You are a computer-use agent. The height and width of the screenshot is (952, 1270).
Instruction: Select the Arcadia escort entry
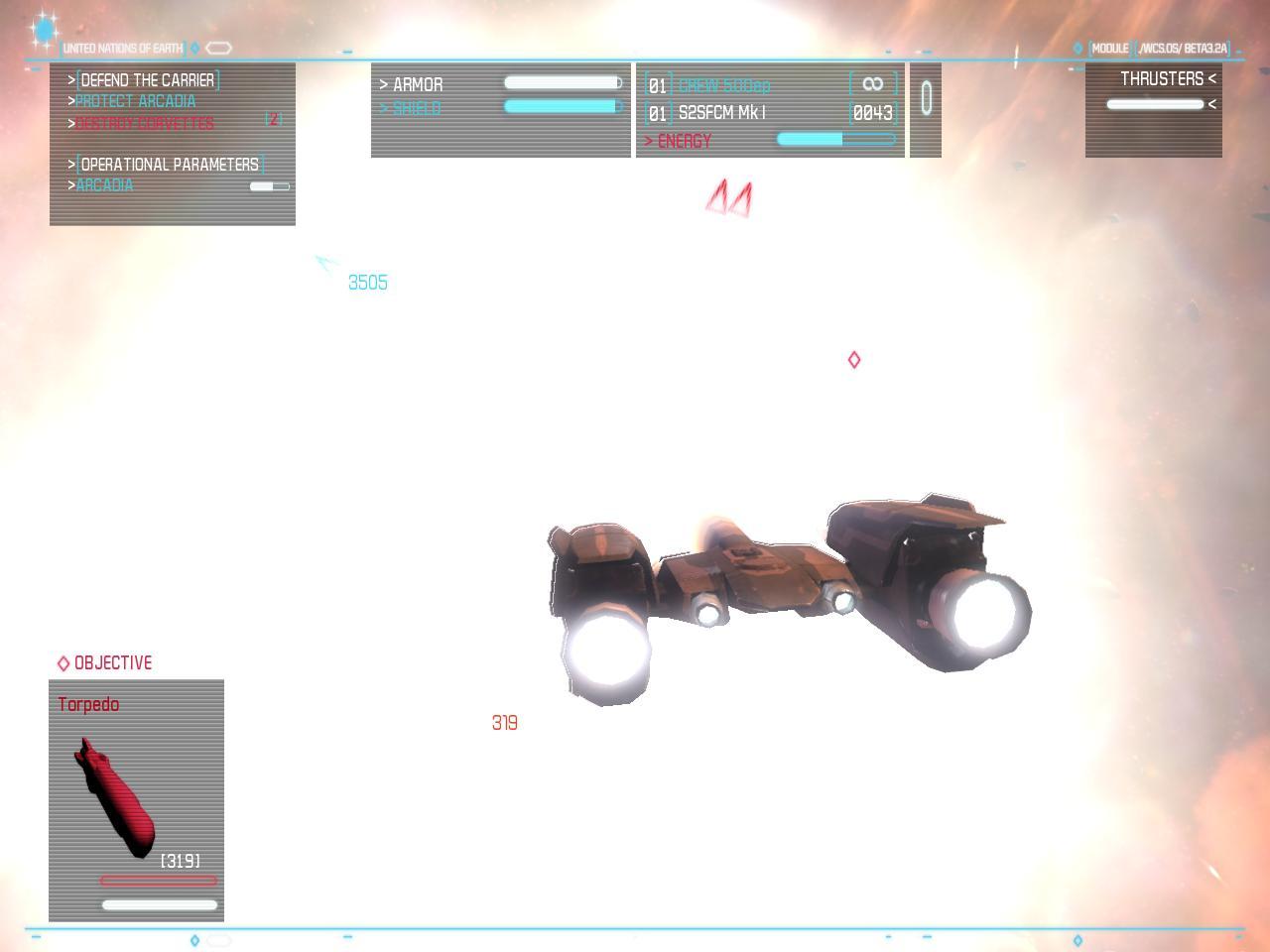pos(105,185)
